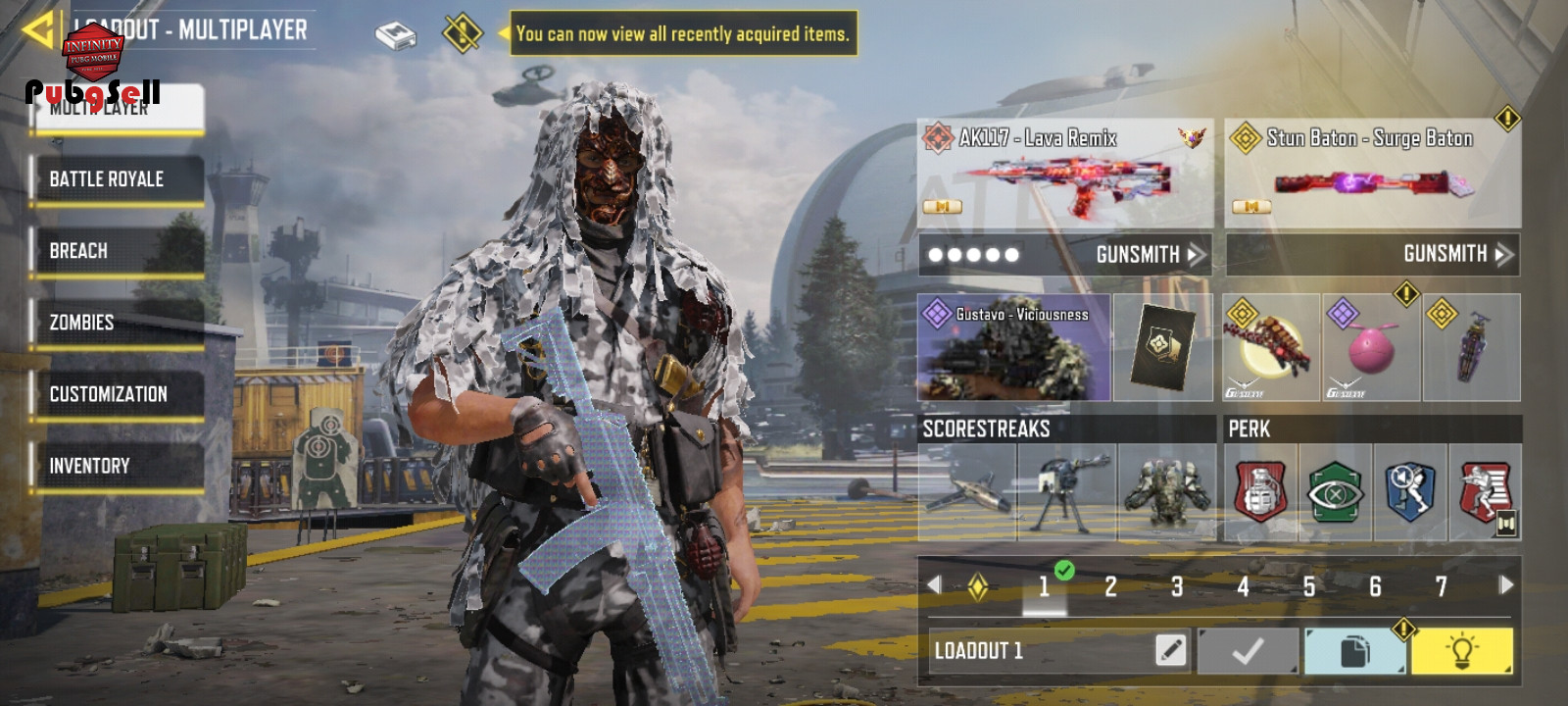Rename Loadout 1 with the pencil icon
The image size is (1568, 706).
(1170, 649)
